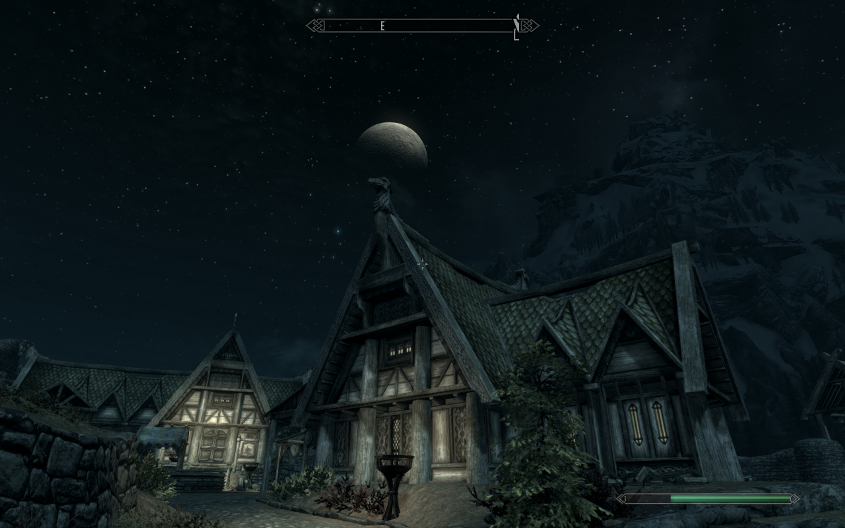Screen dimensions: 845x528
Task: Click the compass bar at the top
Action: 421,26
